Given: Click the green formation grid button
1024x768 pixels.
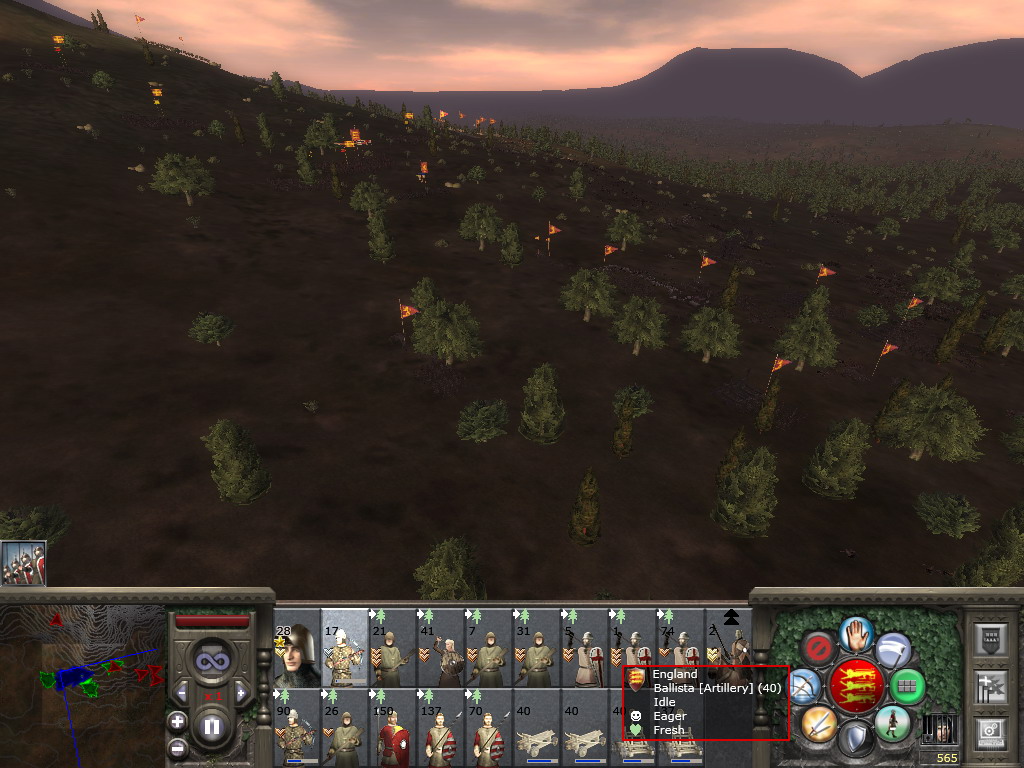Looking at the screenshot, I should tap(908, 687).
